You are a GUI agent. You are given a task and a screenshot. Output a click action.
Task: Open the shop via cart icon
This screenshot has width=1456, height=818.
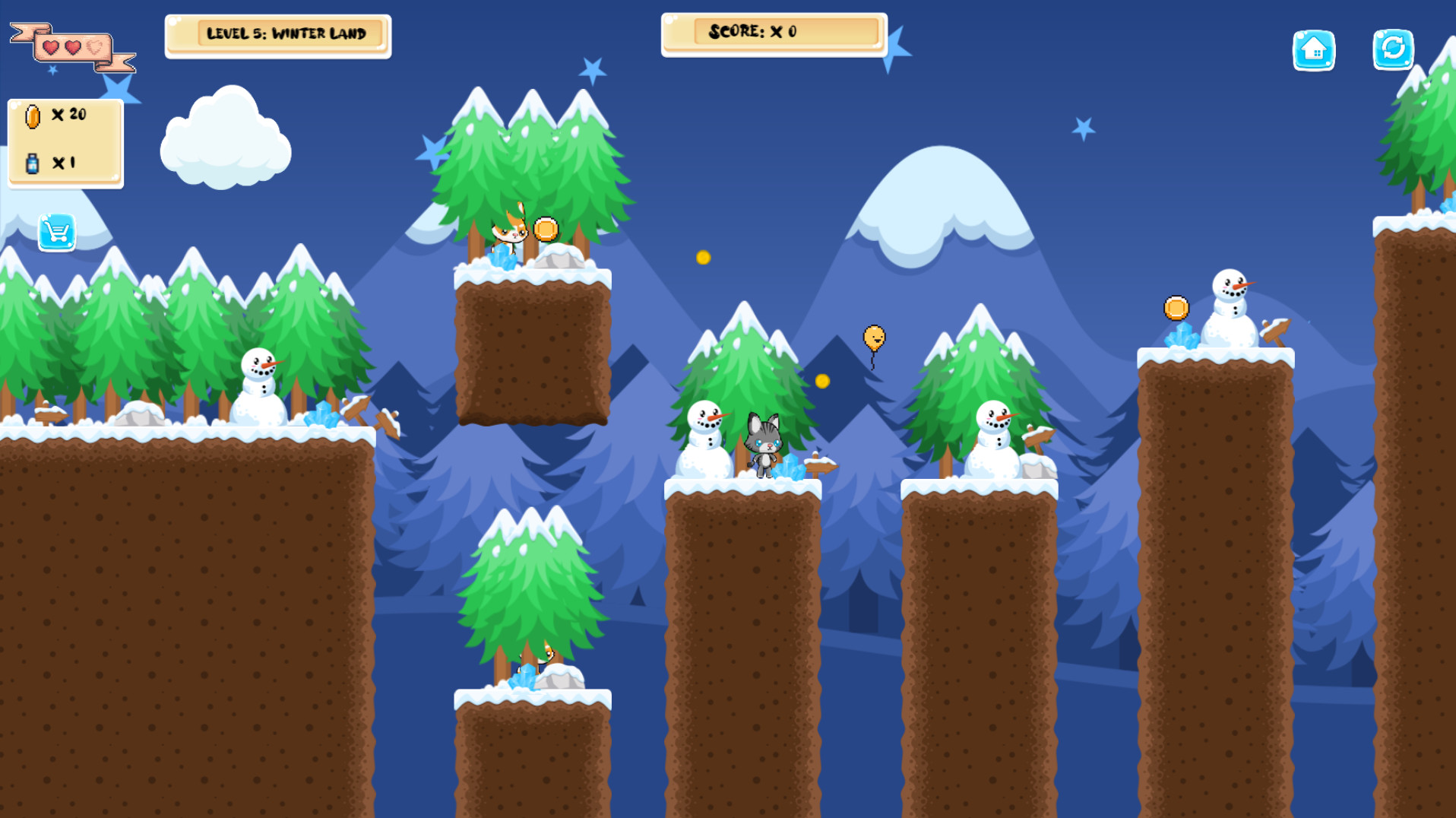58,233
